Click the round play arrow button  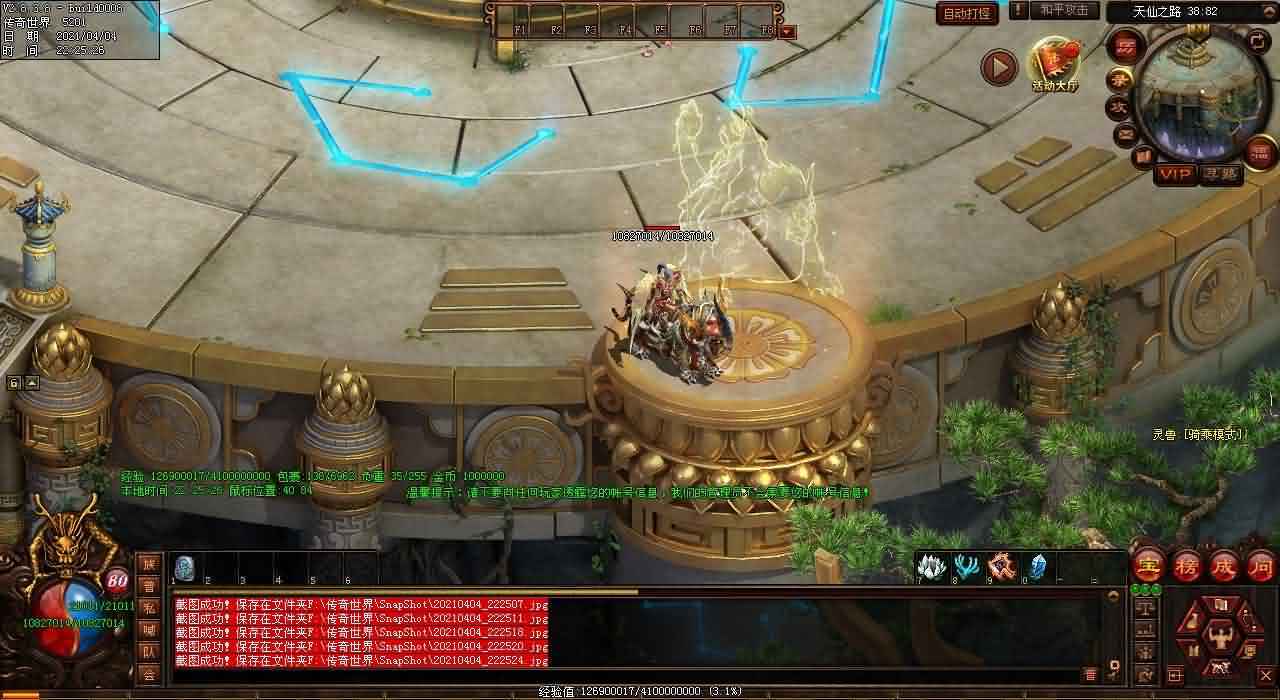point(998,67)
